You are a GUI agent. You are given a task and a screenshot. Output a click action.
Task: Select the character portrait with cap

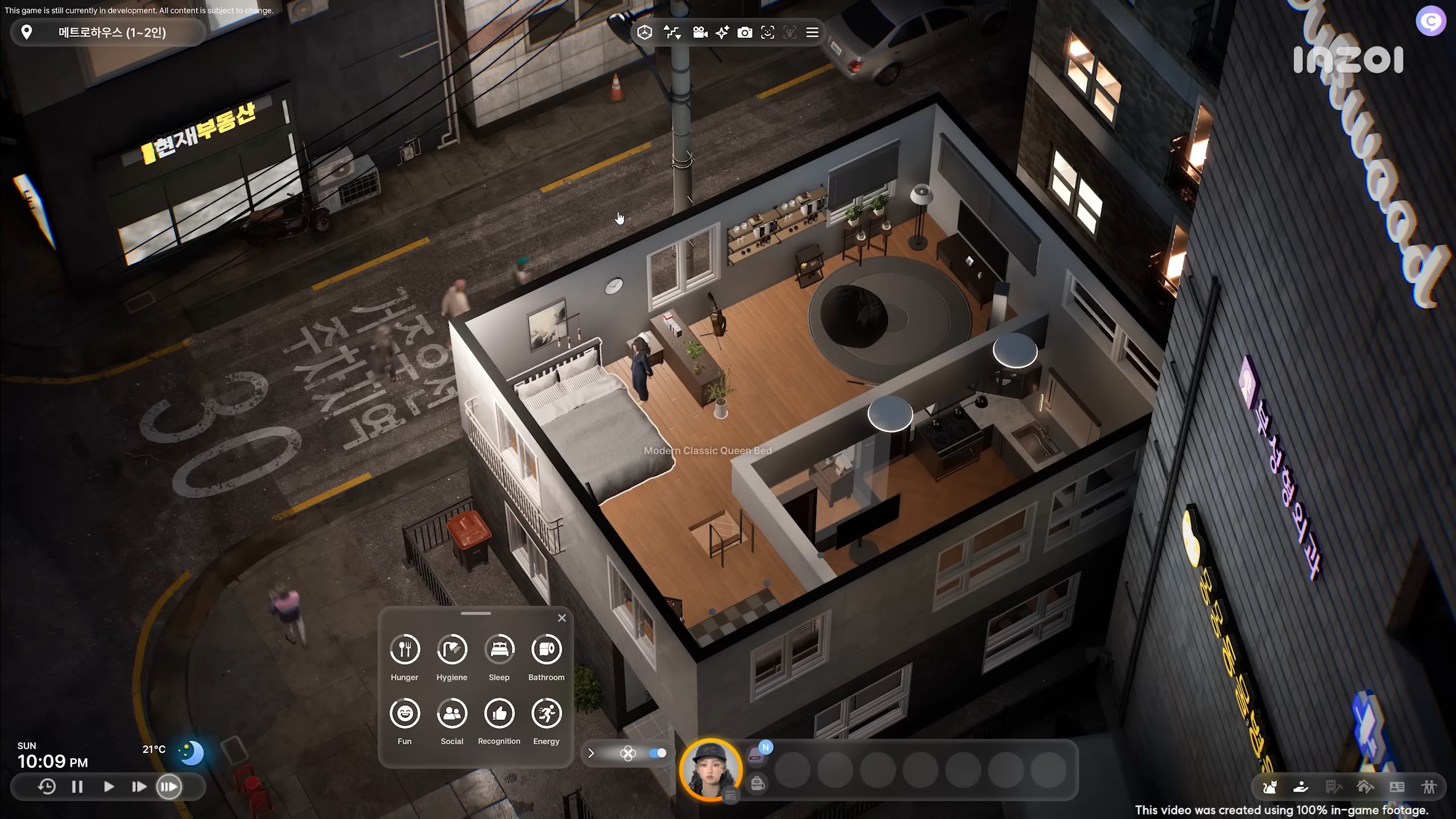coord(710,770)
